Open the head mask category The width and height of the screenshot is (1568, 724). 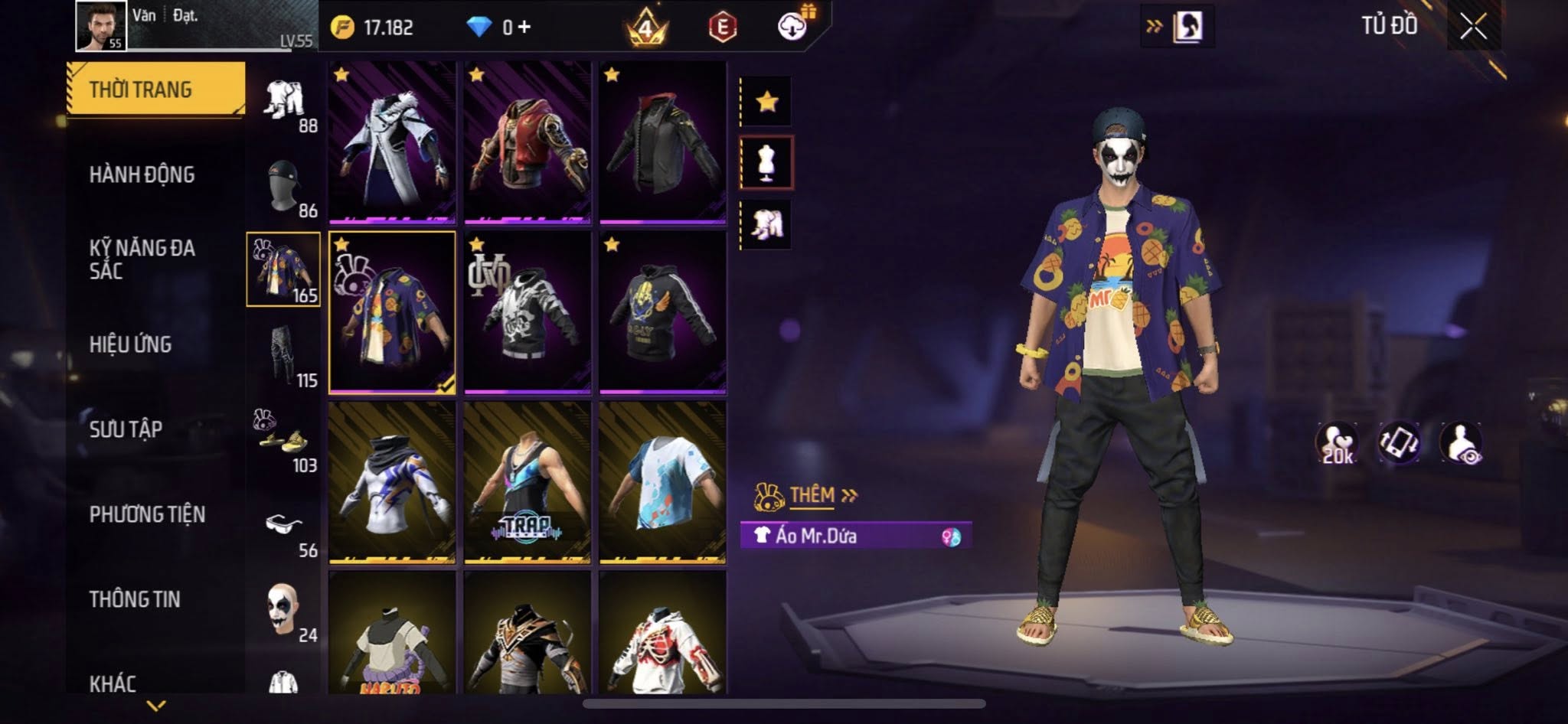click(x=285, y=186)
